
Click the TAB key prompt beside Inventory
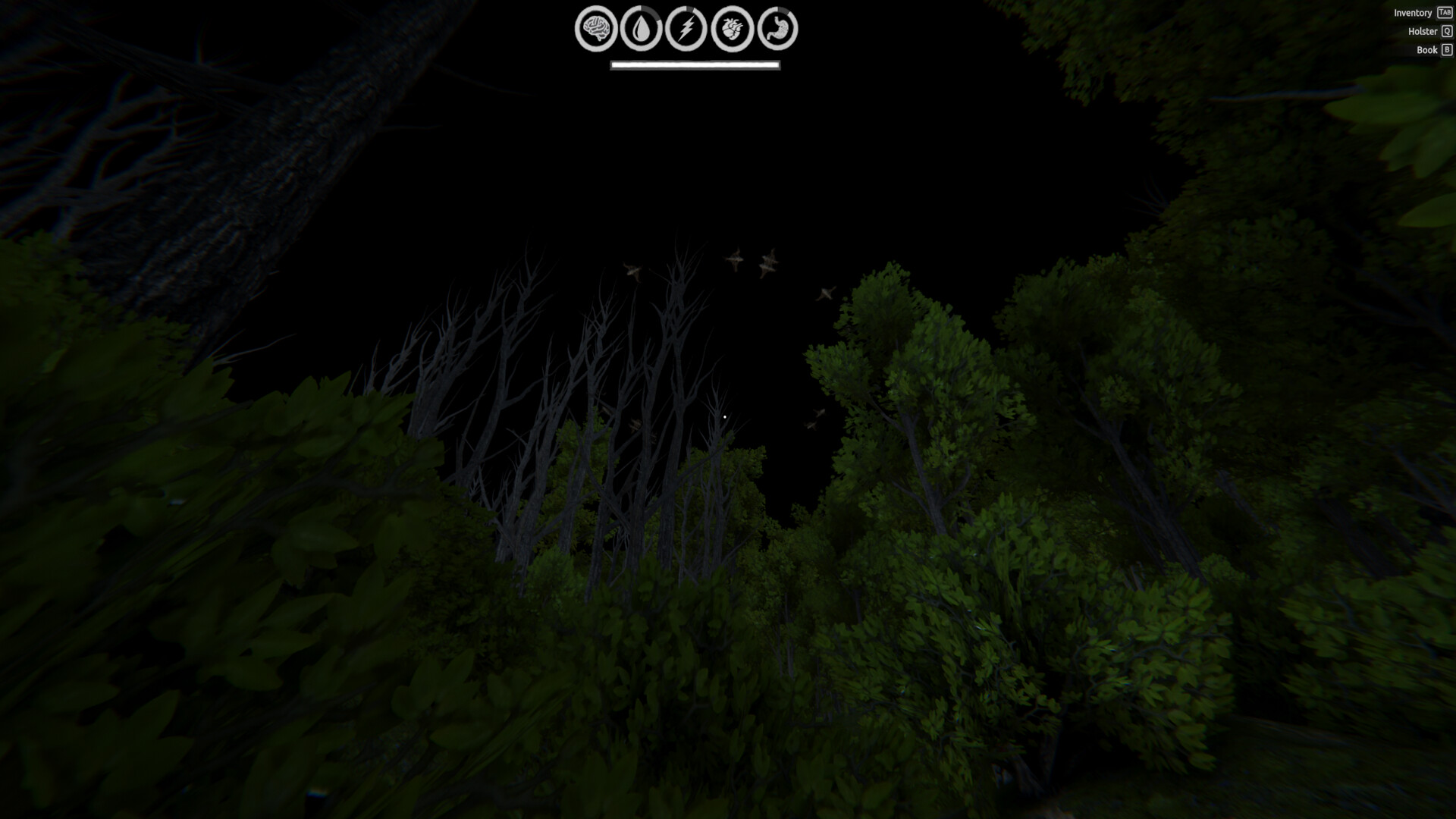[1445, 13]
